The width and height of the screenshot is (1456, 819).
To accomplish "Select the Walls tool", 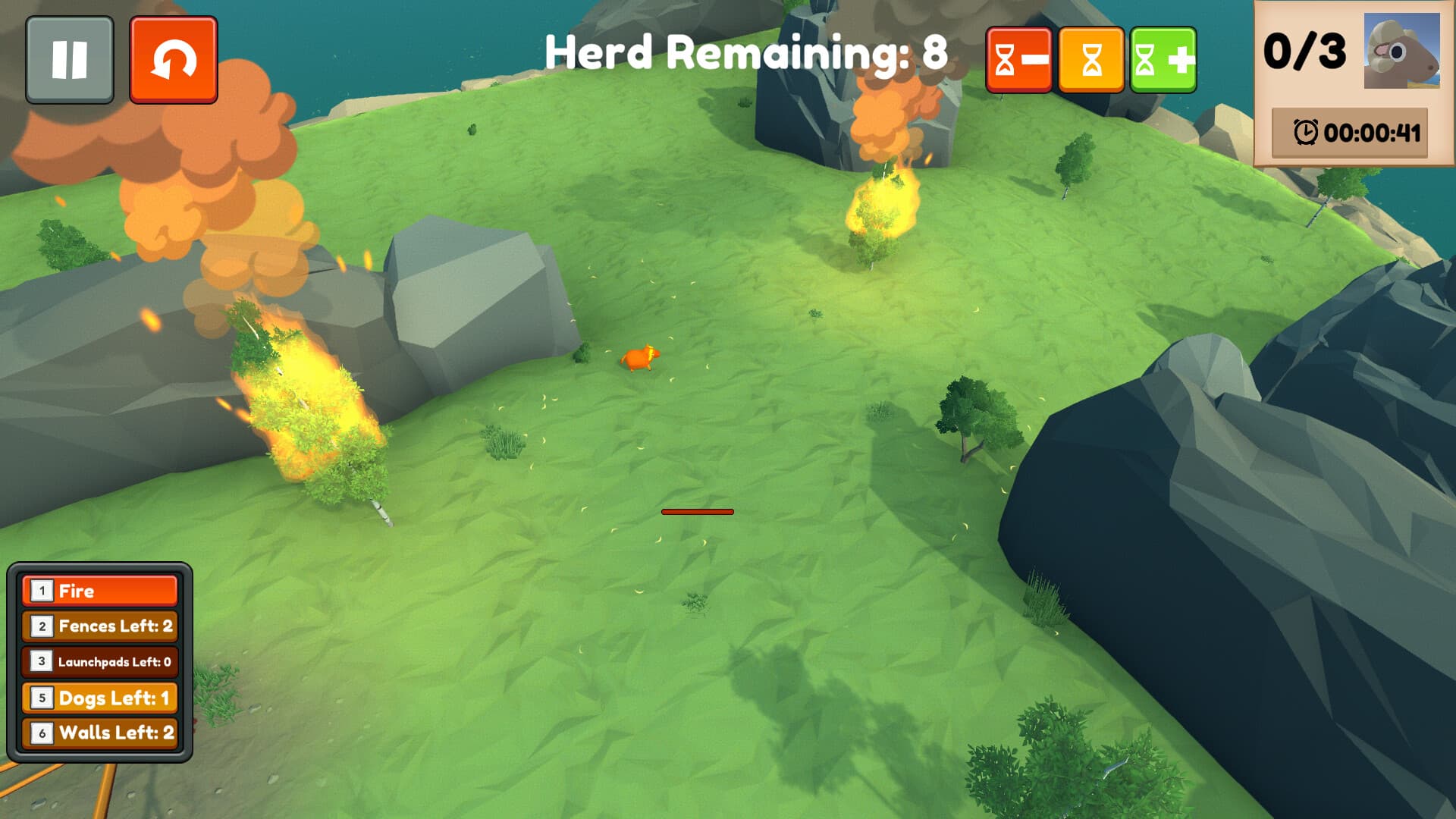I will [x=99, y=733].
